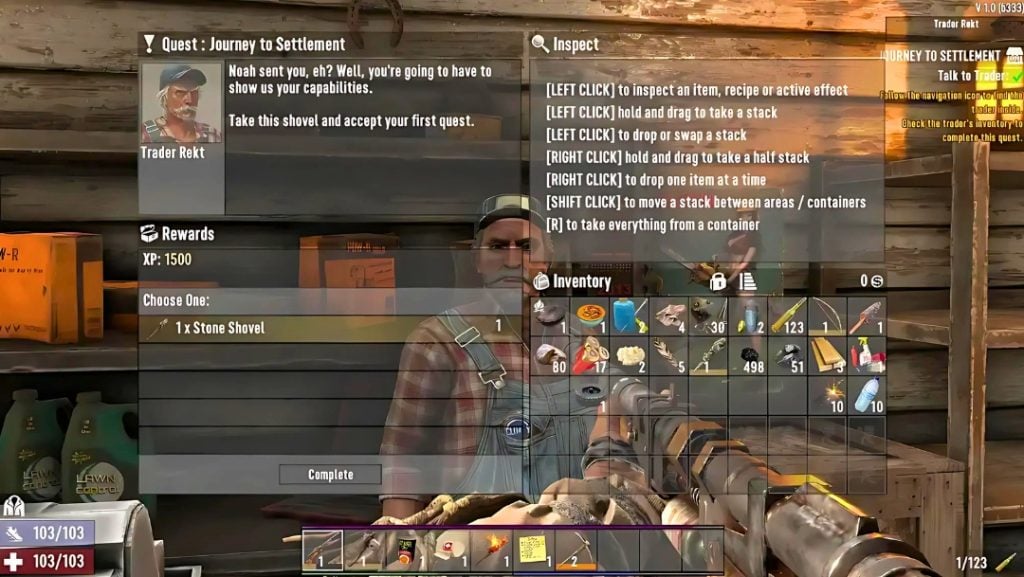Click the Complete quest button
1024x577 pixels.
pos(330,474)
